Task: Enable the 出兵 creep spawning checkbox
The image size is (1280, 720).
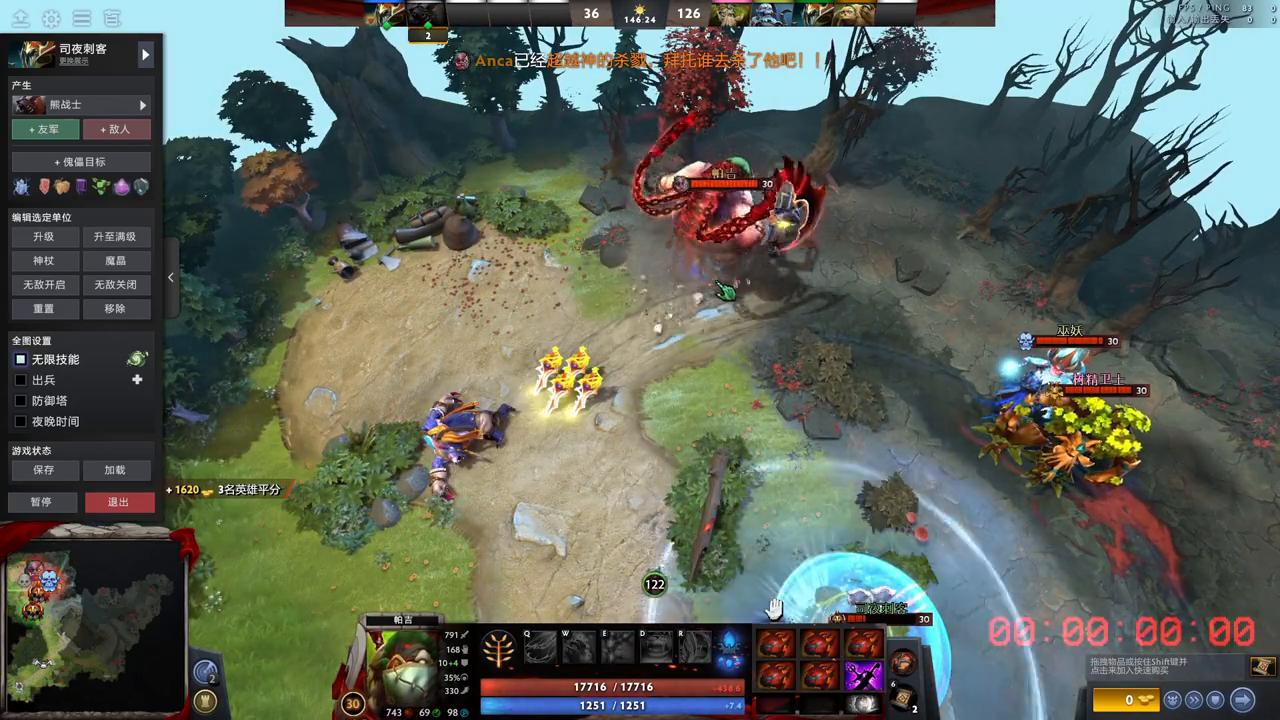Action: click(21, 380)
